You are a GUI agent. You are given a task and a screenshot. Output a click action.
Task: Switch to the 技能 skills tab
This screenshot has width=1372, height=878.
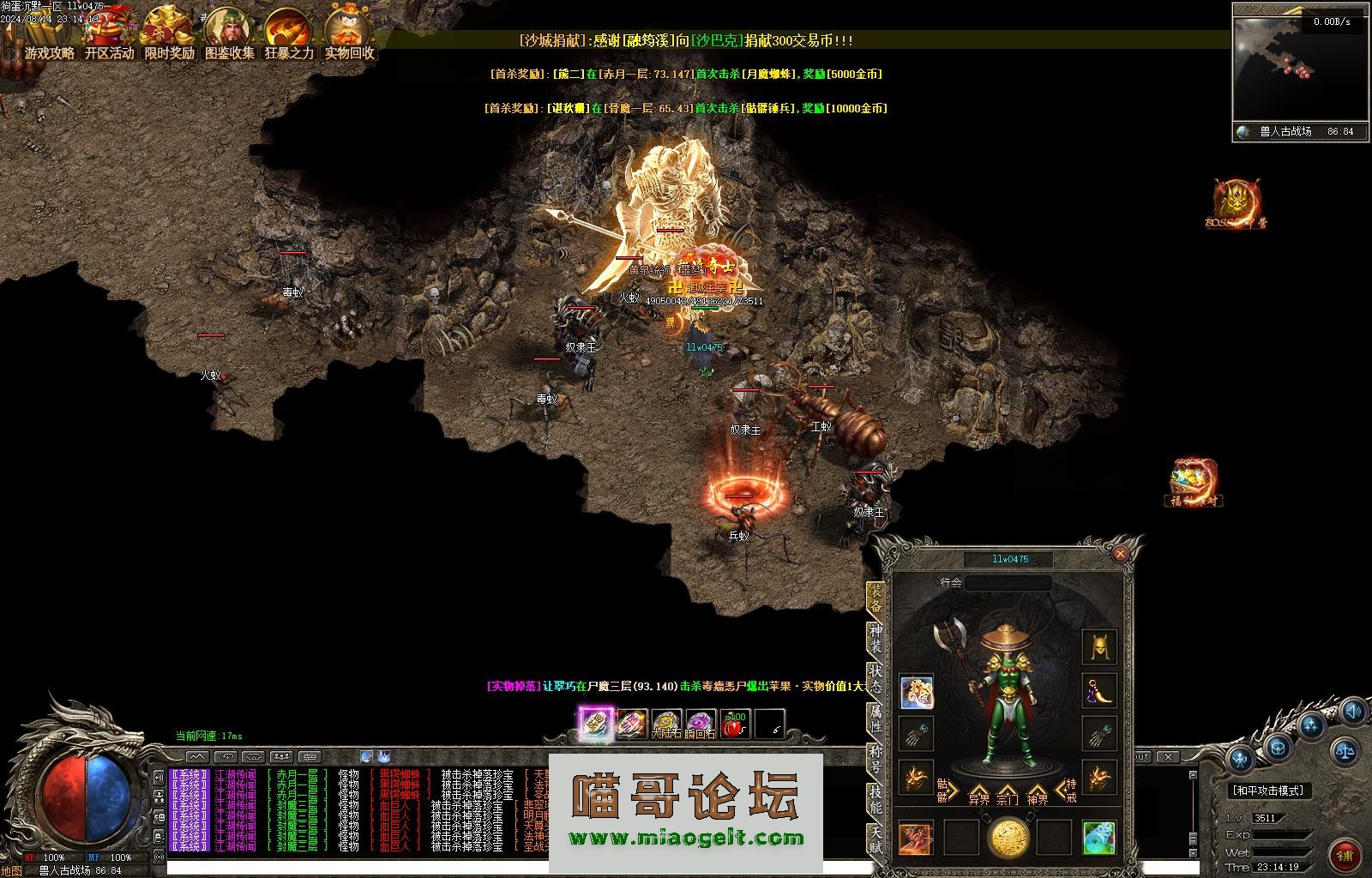pyautogui.click(x=876, y=798)
